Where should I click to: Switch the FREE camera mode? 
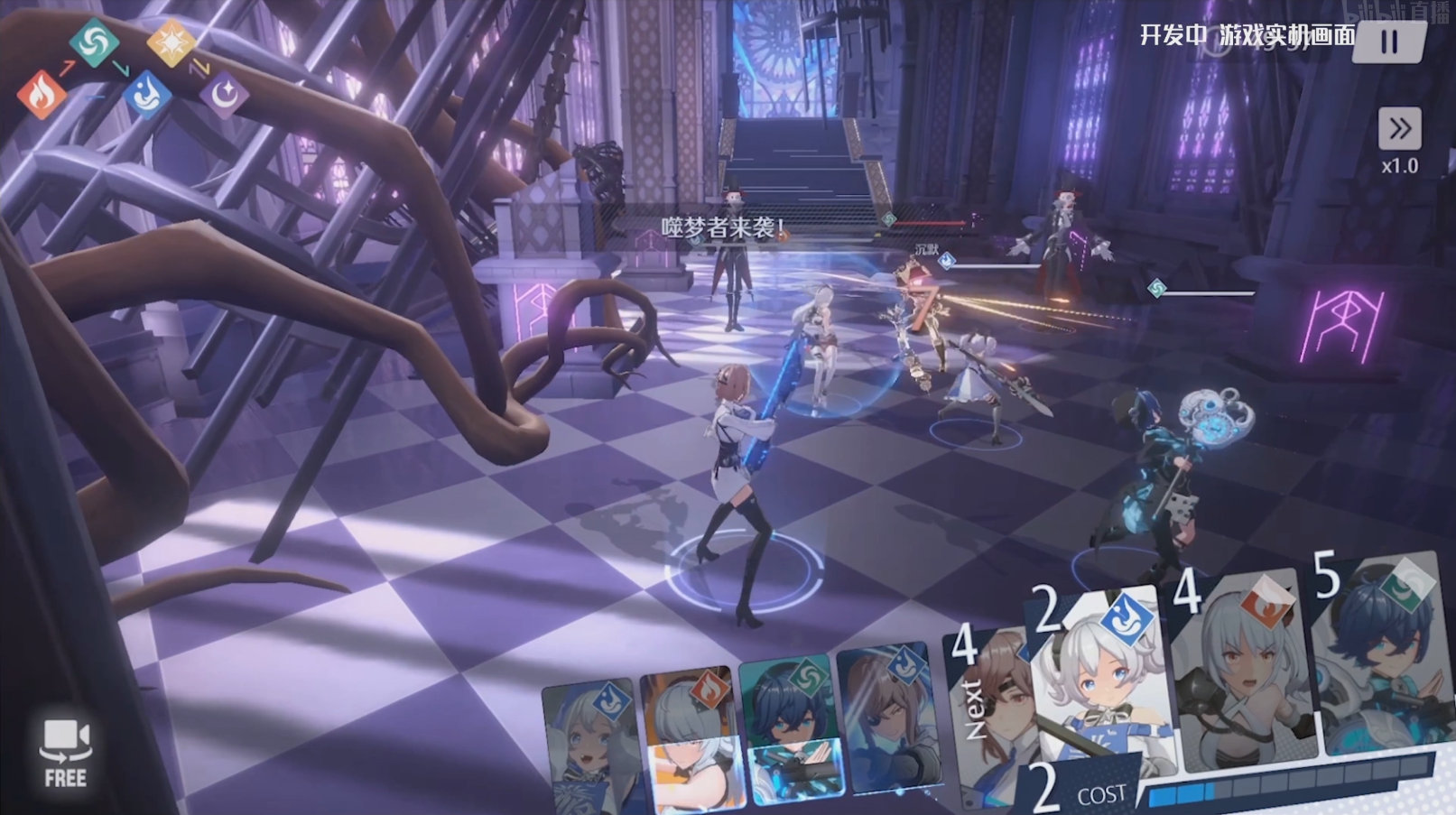[x=65, y=753]
